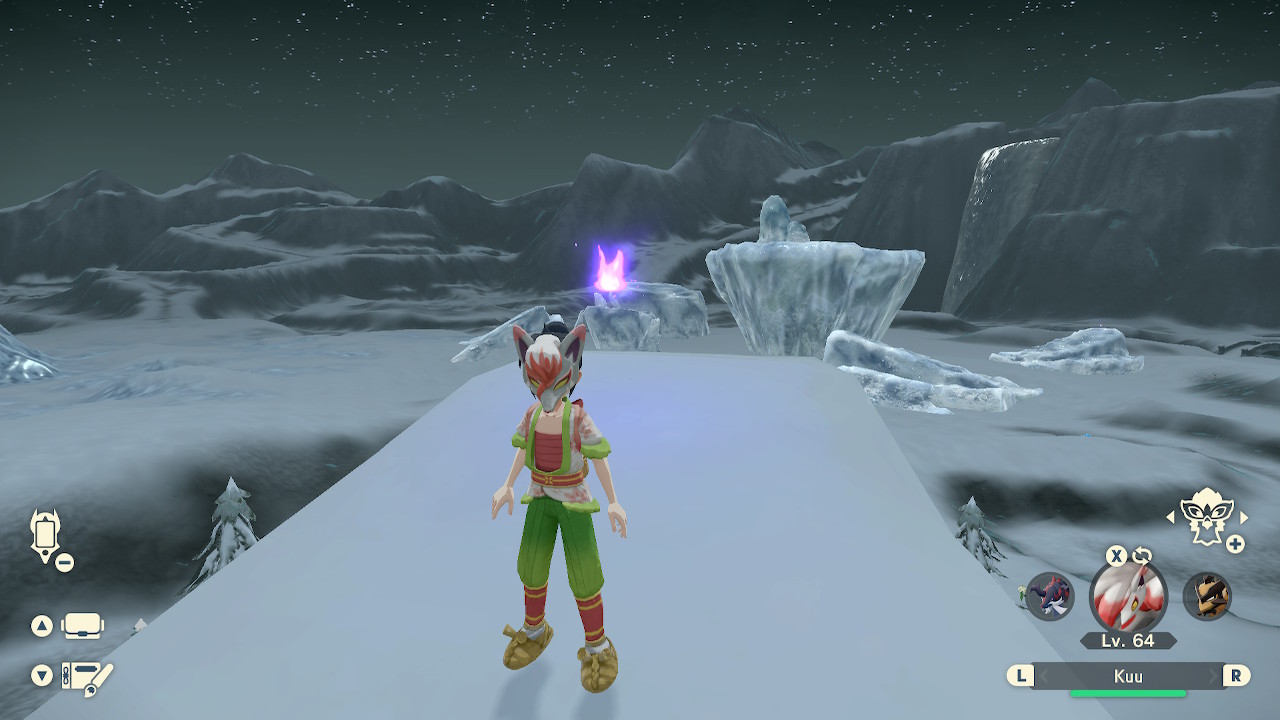Open the Pokédex notebook with brush icon

click(x=86, y=677)
